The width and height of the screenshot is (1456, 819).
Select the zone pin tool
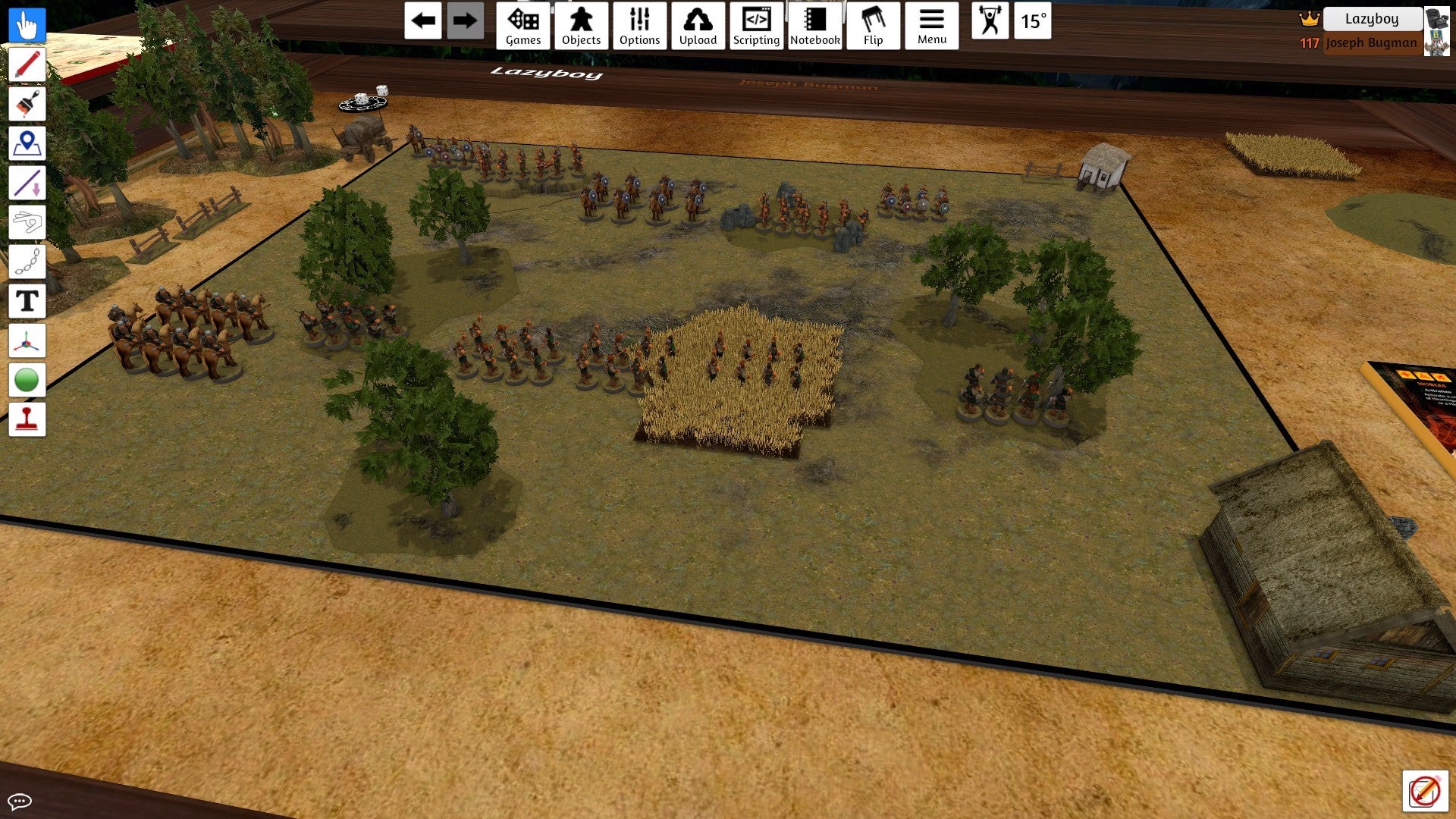[x=27, y=143]
